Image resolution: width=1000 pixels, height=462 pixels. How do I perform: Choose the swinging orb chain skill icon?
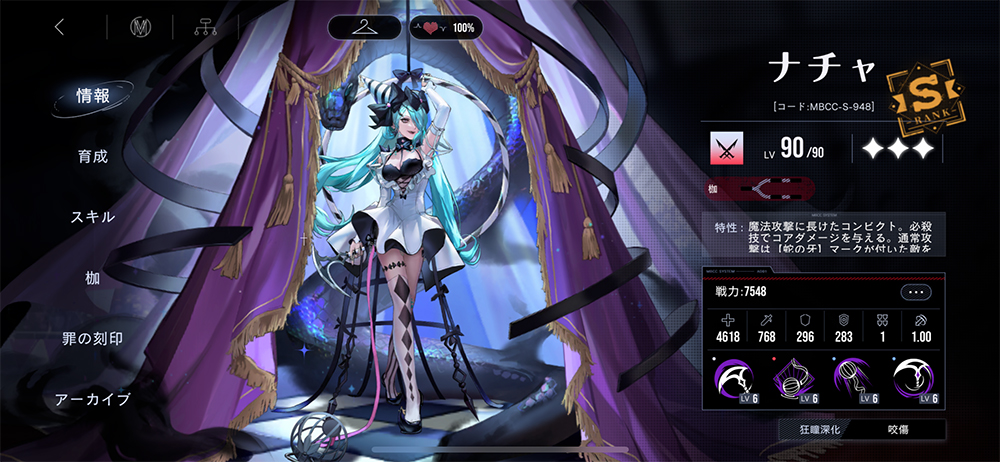click(853, 379)
